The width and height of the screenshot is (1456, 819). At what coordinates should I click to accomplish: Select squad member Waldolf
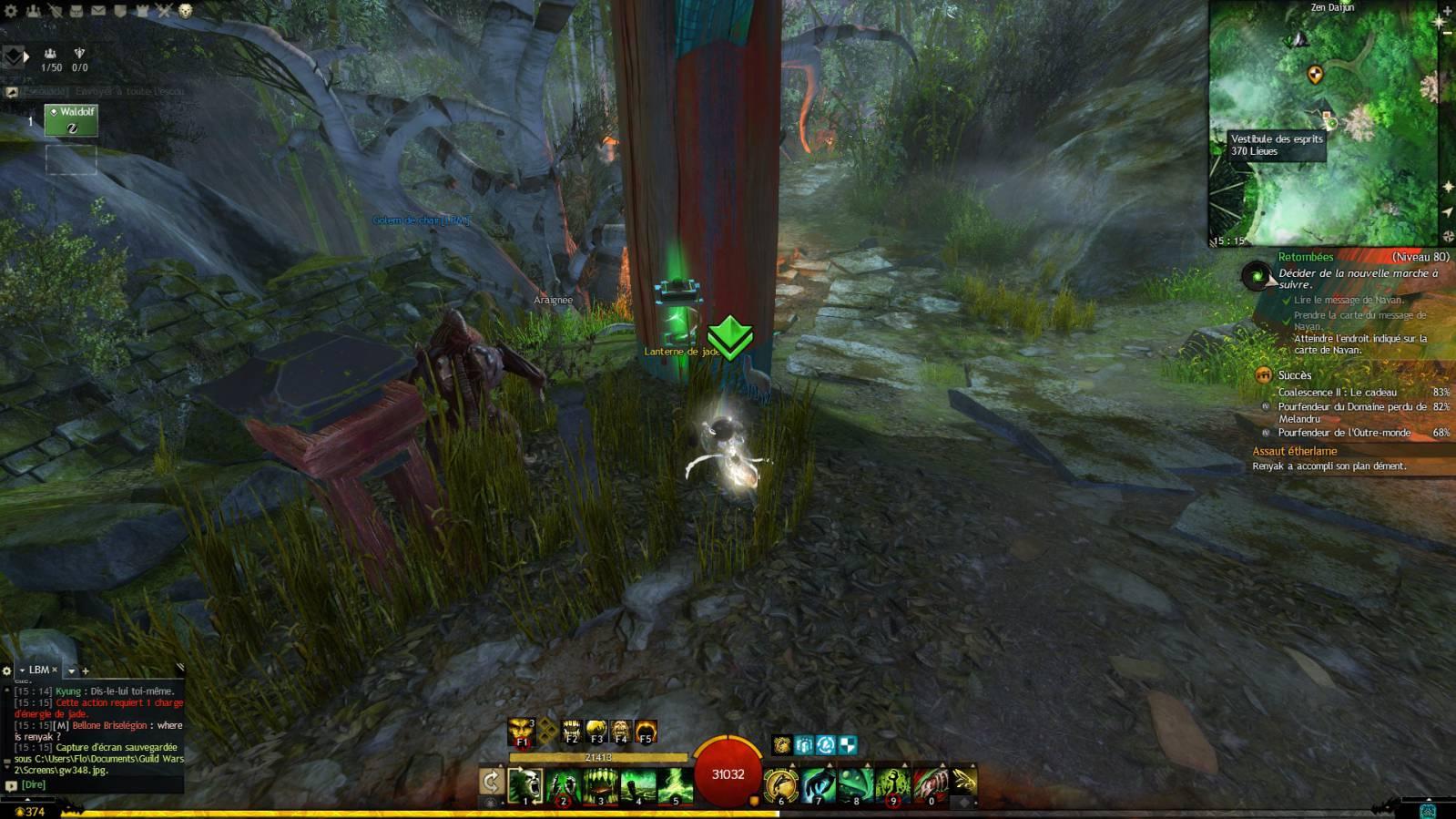pos(71,119)
